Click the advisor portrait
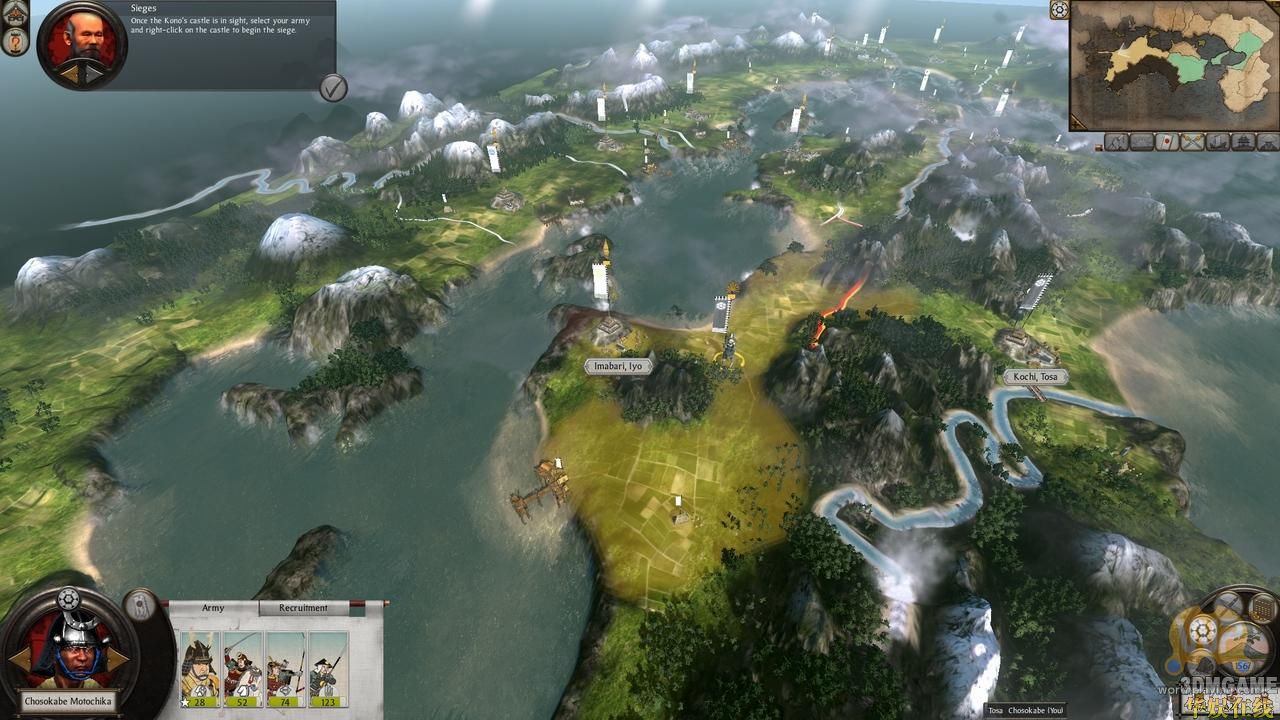This screenshot has width=1280, height=720. 82,45
